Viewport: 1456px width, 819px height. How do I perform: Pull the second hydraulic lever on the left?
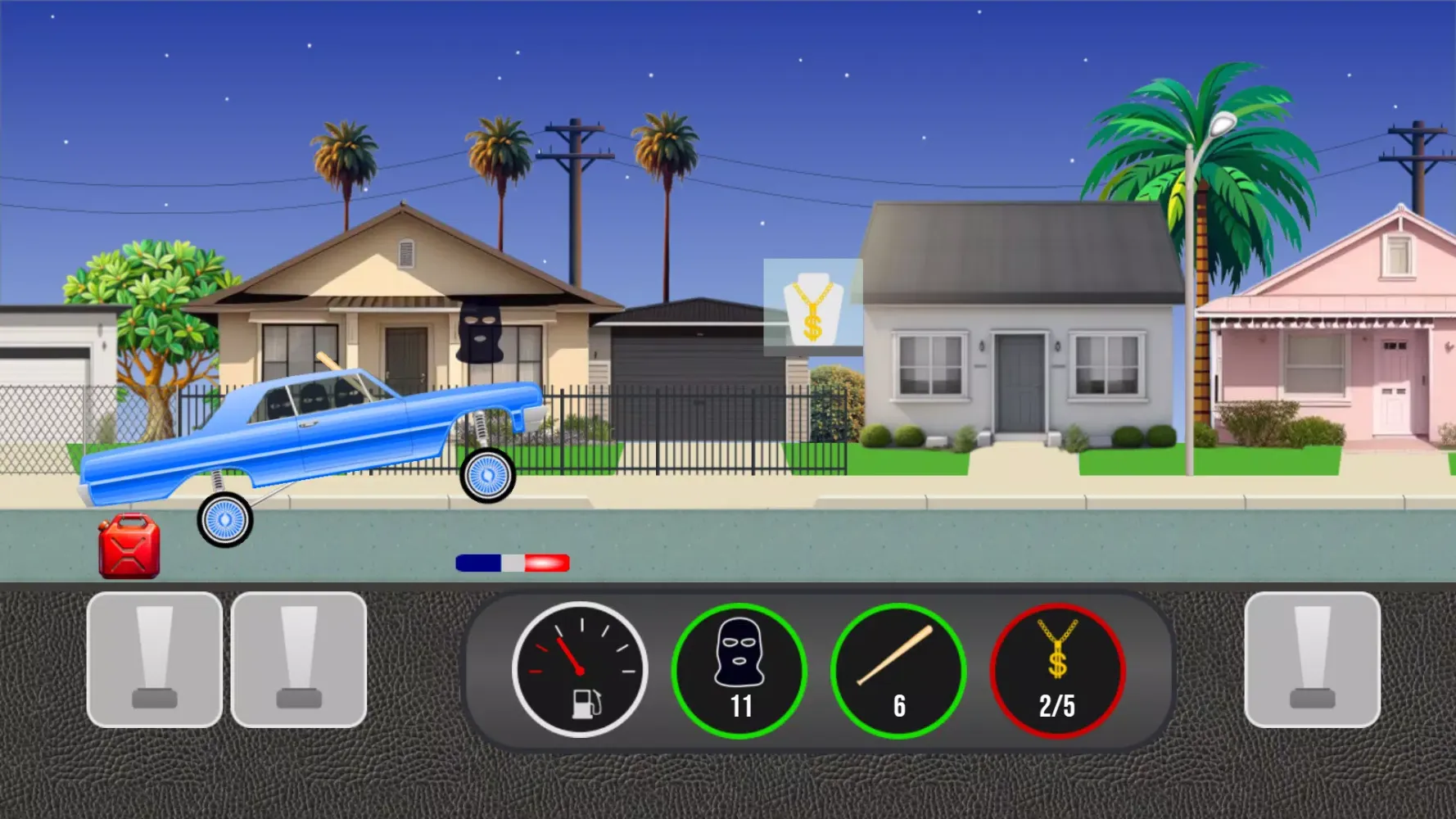click(x=299, y=662)
